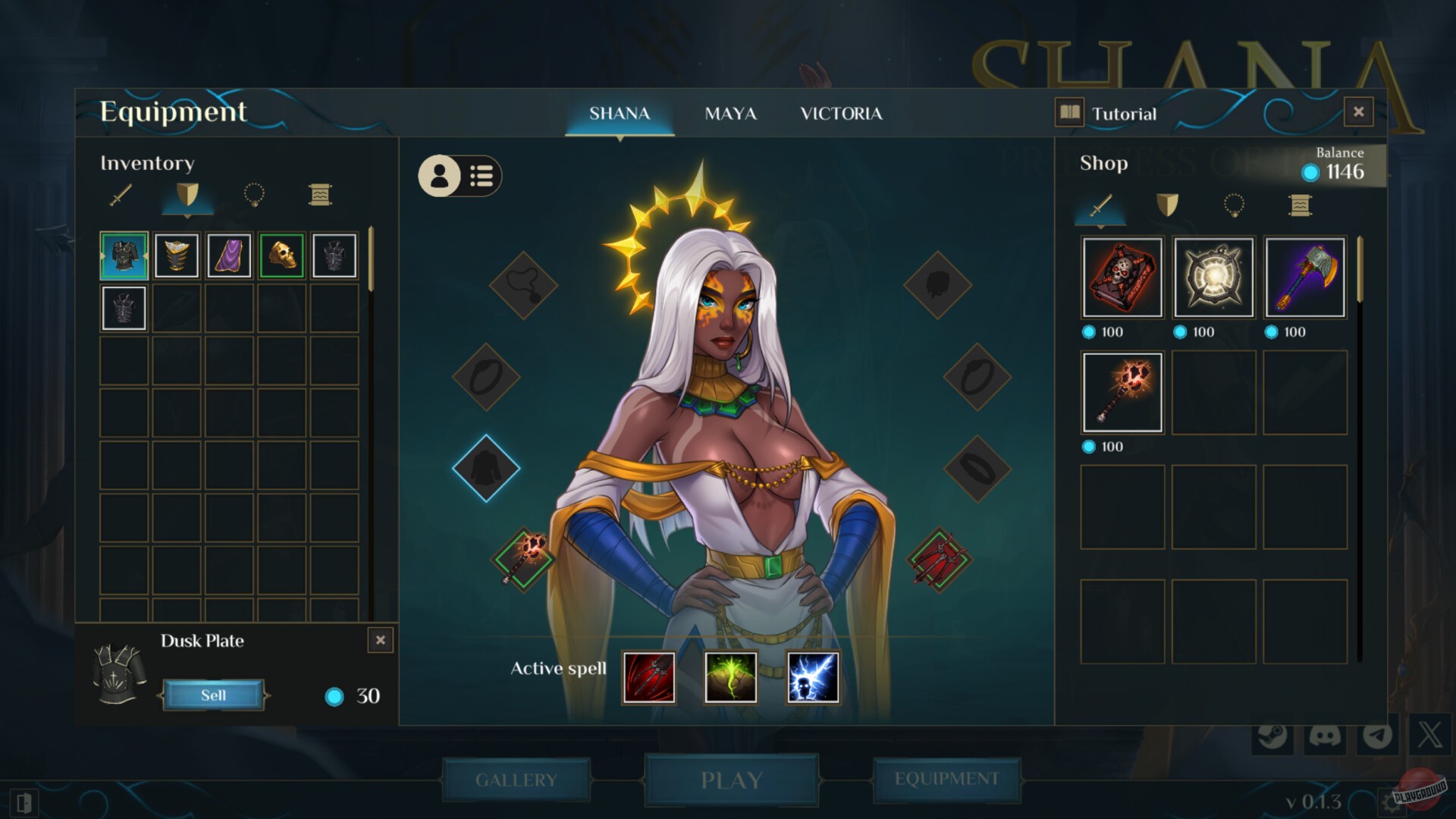Screen dimensions: 1456x819
Task: Select the sword weapons filter in Inventory
Action: 121,196
